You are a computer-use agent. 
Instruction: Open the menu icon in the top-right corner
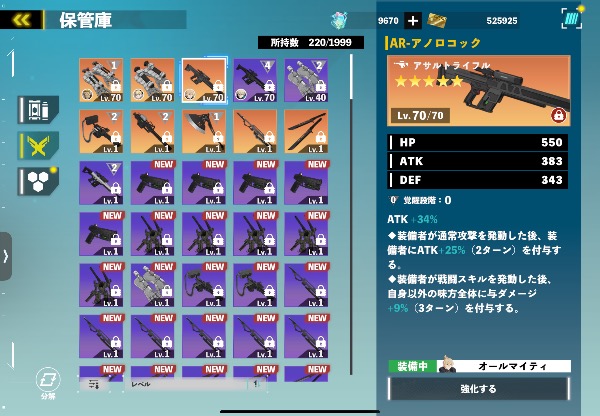tap(572, 19)
